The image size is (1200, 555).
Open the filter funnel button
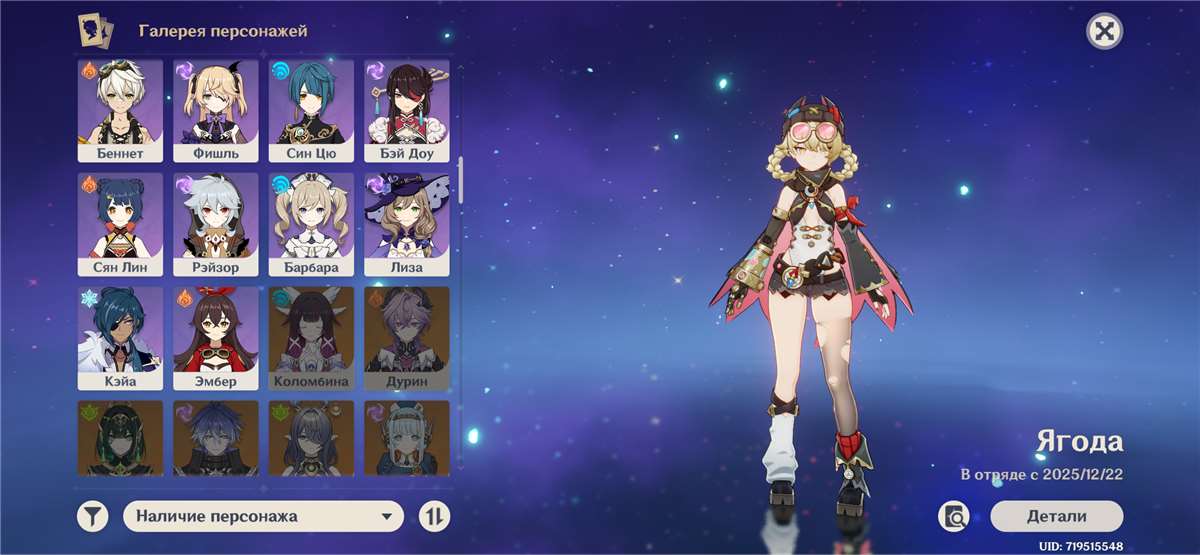93,516
